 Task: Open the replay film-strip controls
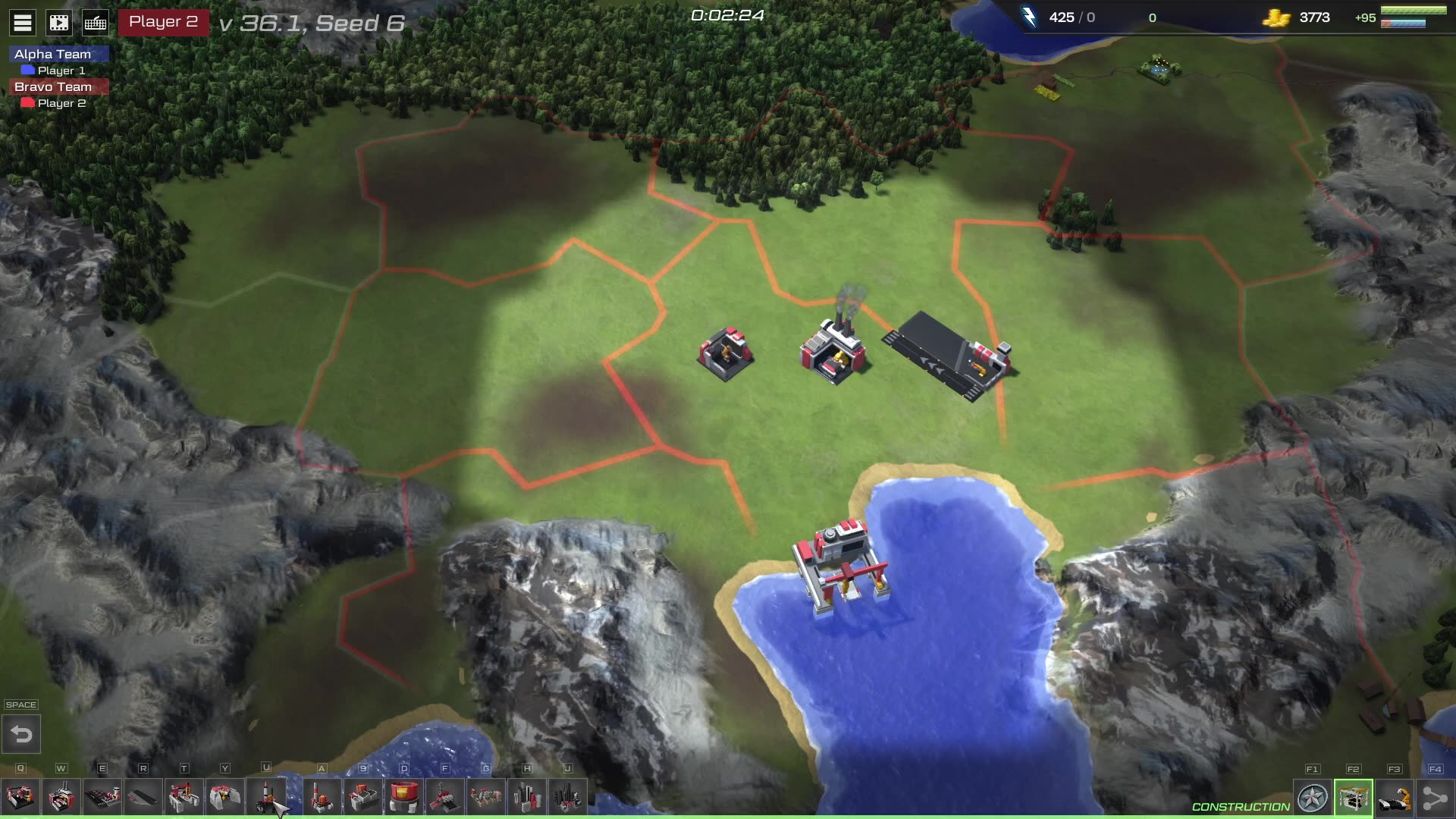click(59, 23)
